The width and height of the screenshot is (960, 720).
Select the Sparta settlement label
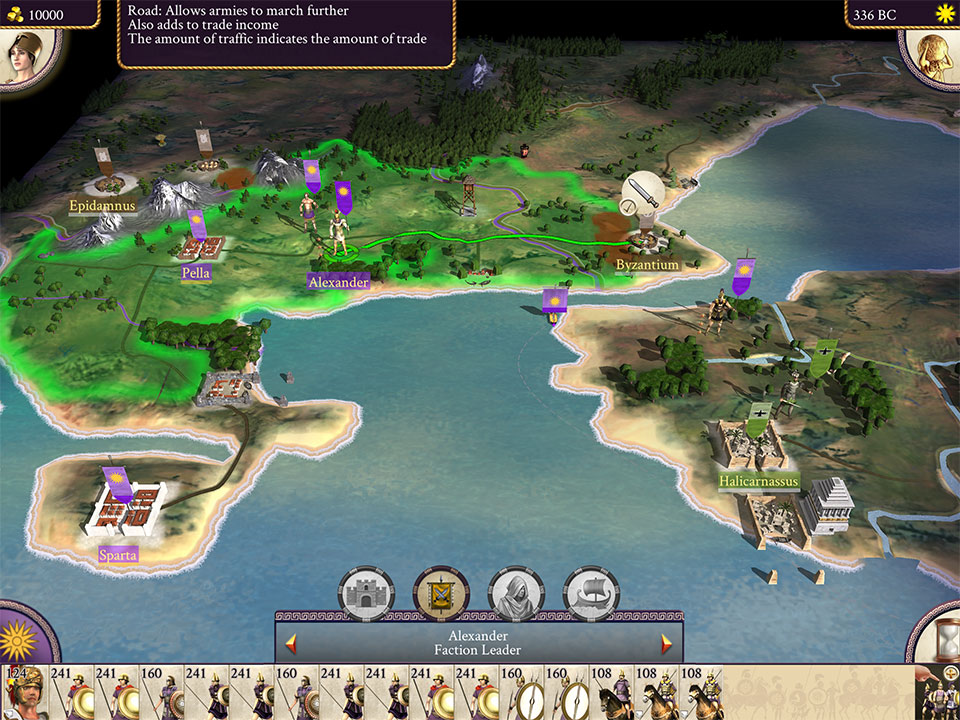point(118,554)
